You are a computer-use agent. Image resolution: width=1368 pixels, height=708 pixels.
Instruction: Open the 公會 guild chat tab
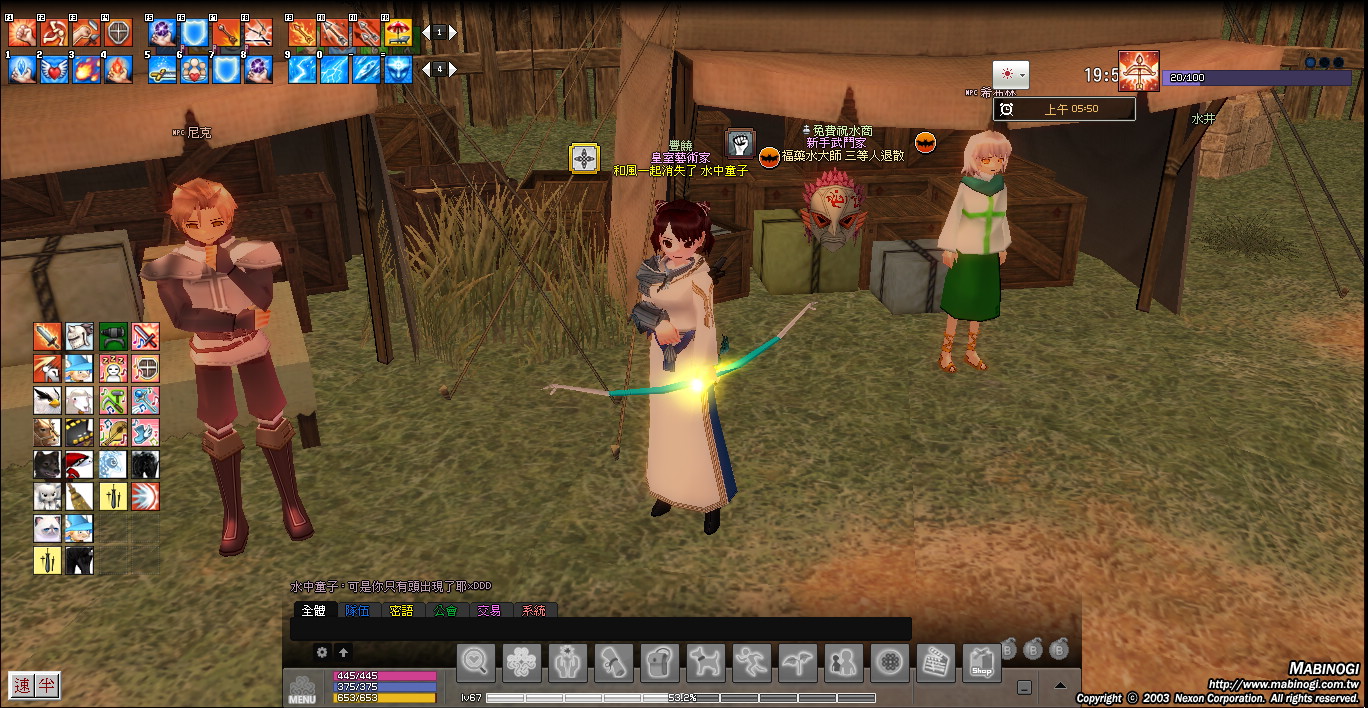(445, 610)
